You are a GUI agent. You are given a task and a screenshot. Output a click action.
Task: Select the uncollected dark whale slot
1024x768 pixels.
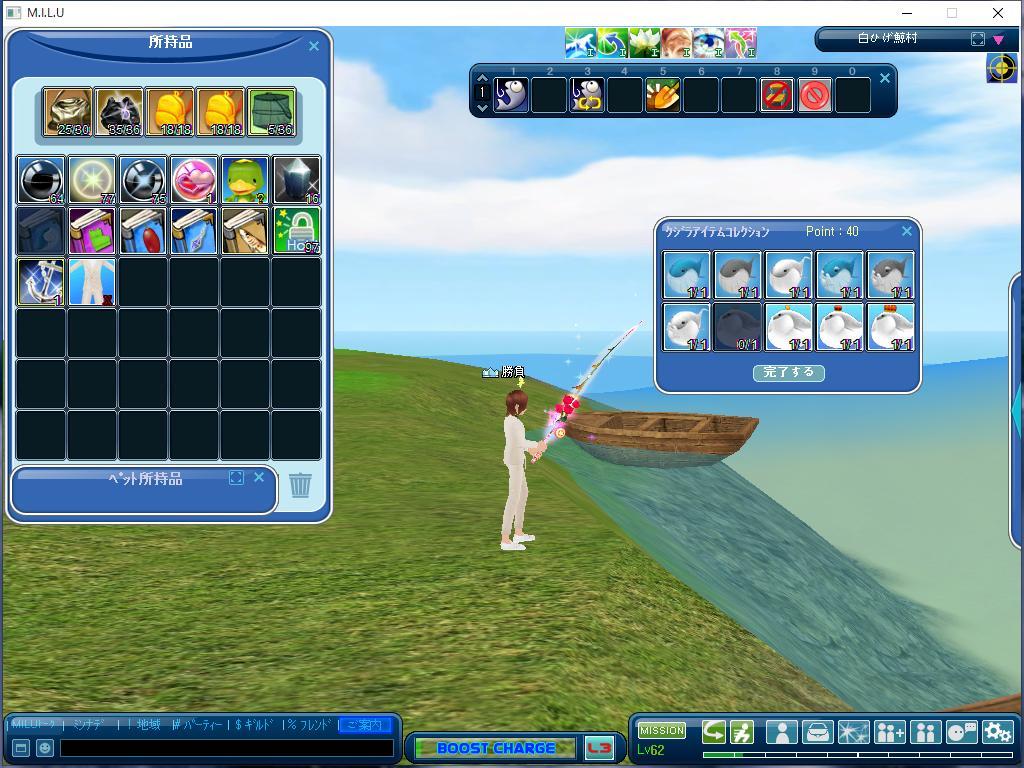pos(737,327)
